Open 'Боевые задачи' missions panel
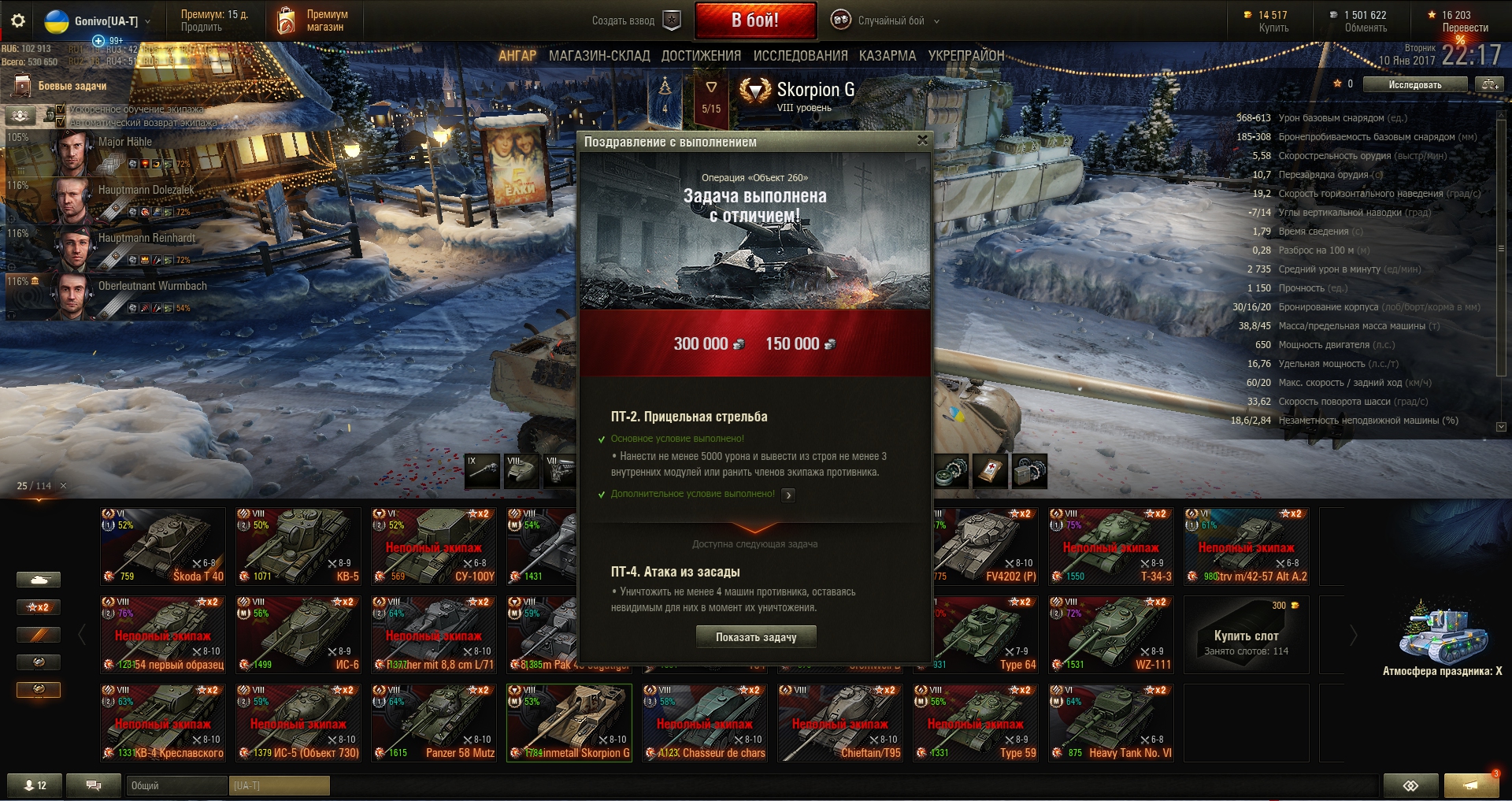Image resolution: width=1512 pixels, height=801 pixels. (x=71, y=86)
